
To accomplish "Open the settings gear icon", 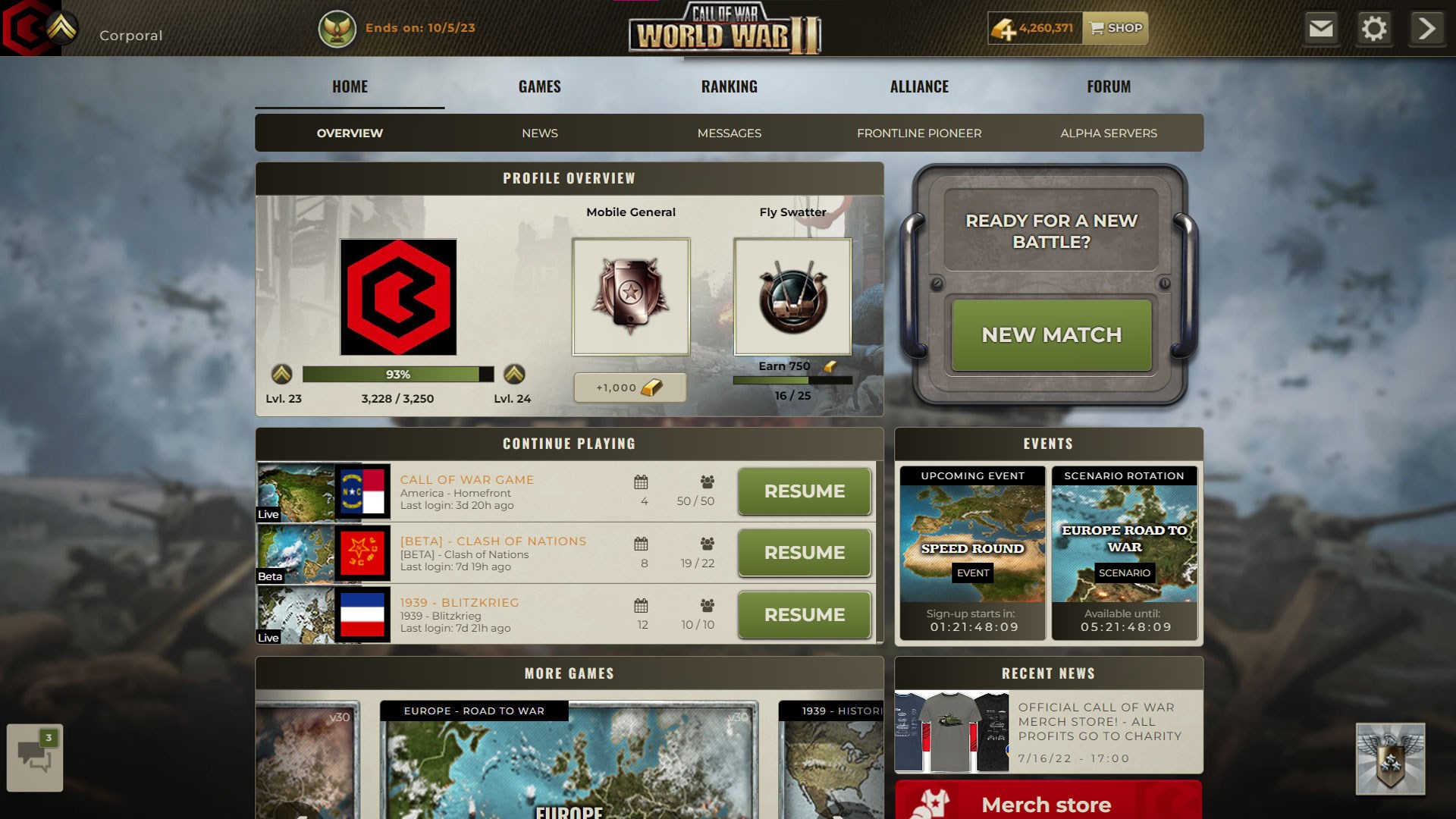I will [1374, 29].
